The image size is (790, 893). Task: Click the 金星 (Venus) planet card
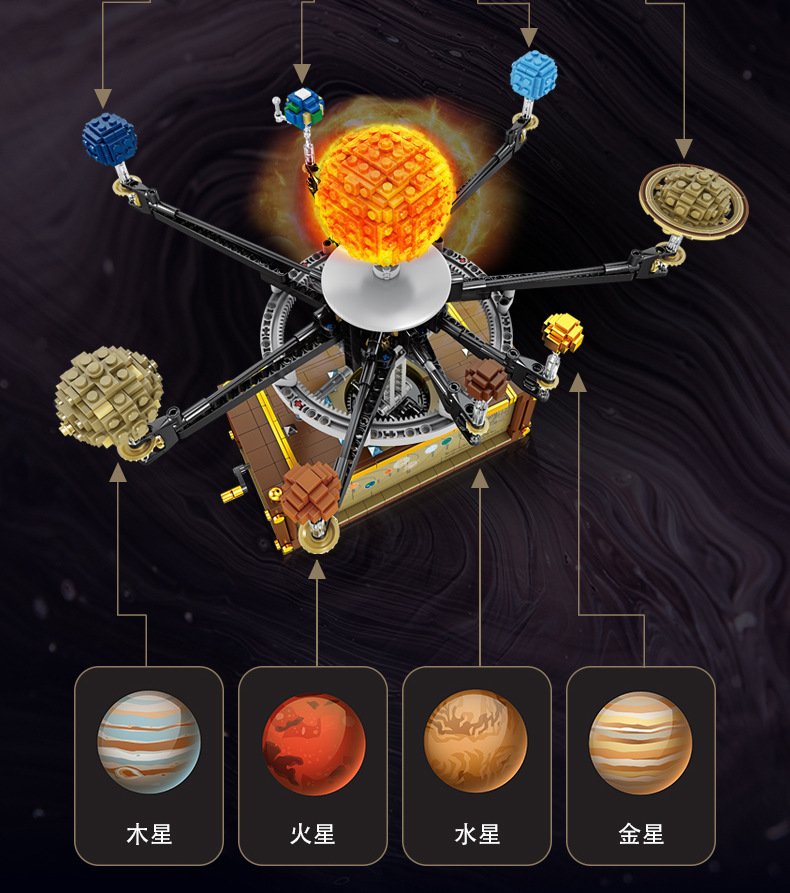641,765
